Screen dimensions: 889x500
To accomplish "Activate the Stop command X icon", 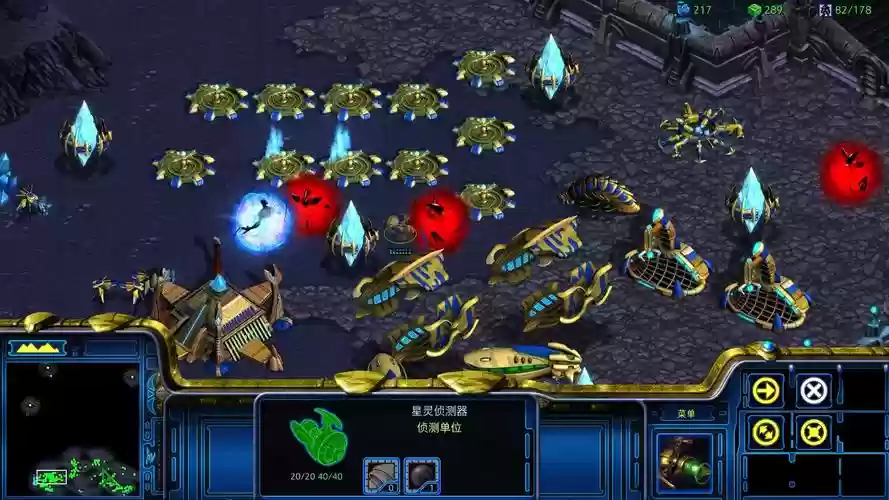I will 814,390.
